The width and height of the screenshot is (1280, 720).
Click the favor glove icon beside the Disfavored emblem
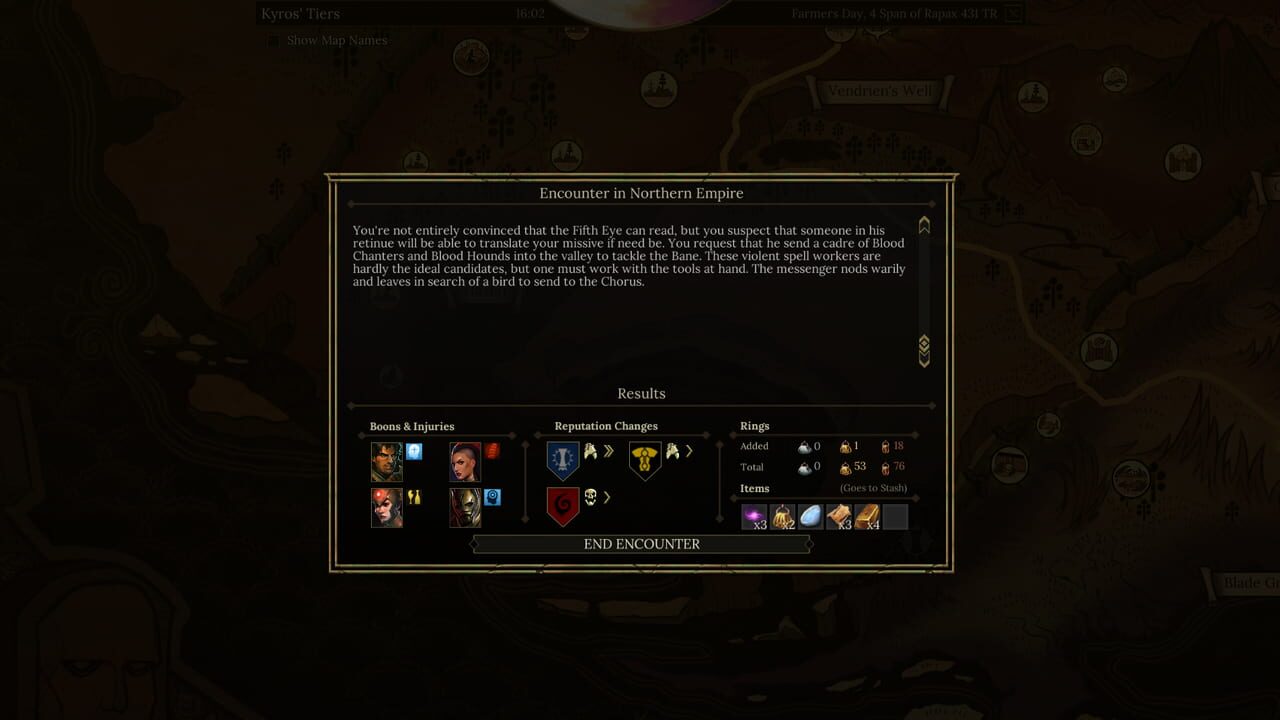pos(590,451)
